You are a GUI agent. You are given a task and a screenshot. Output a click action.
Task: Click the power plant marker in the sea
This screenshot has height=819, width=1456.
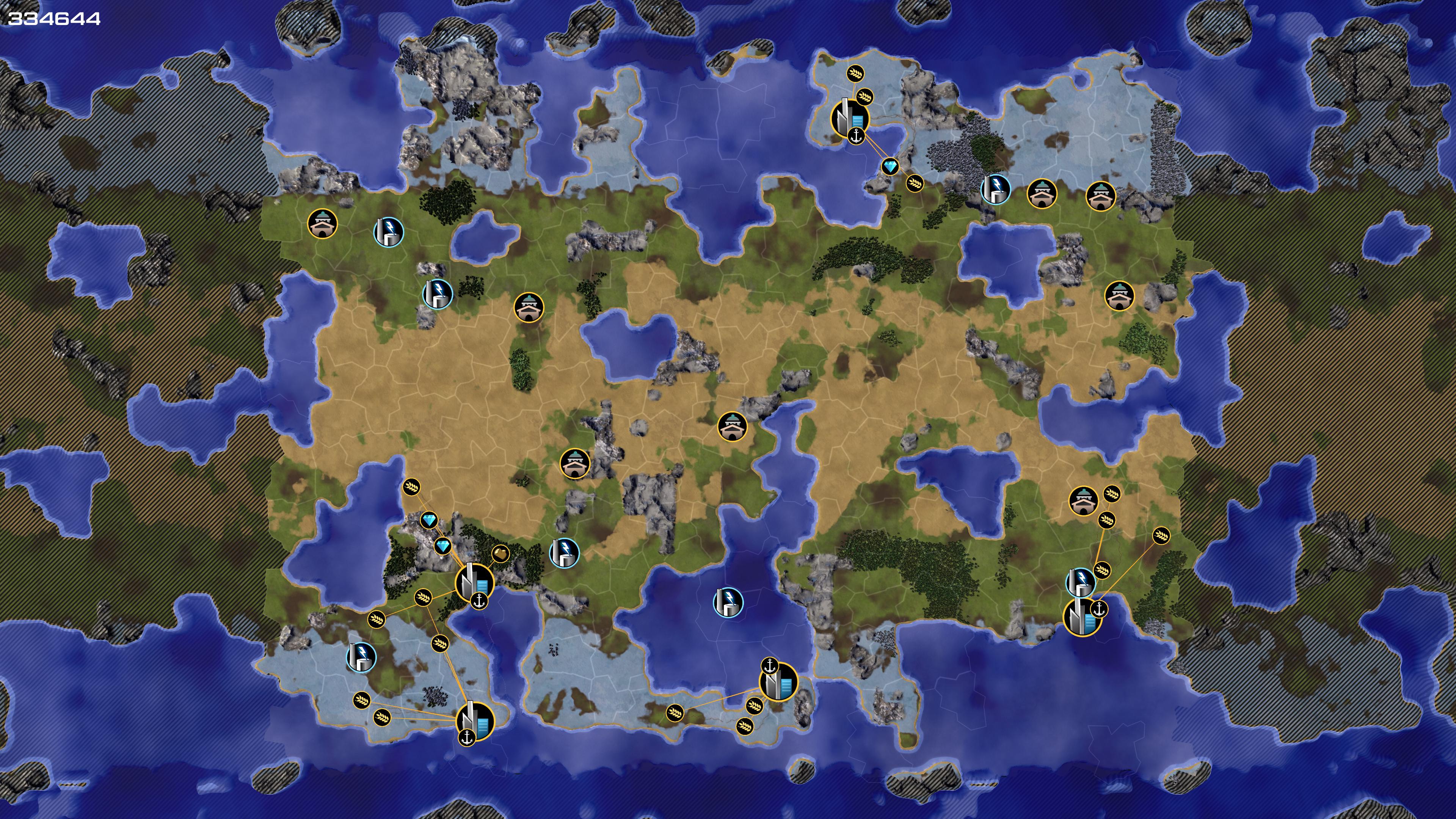point(728,602)
